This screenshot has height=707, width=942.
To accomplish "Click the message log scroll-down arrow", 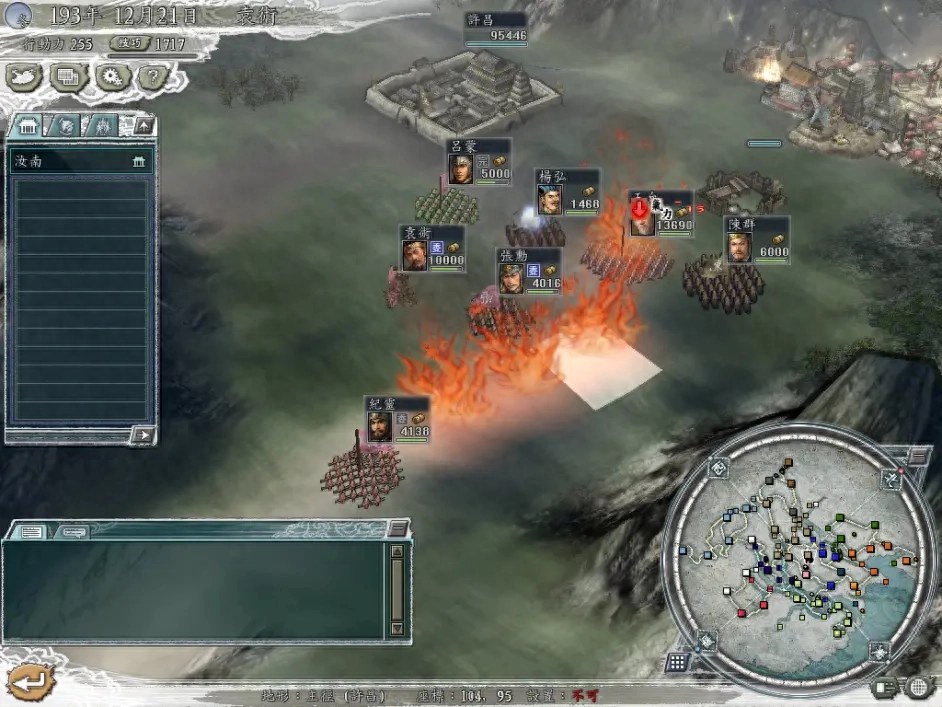I will pyautogui.click(x=397, y=628).
